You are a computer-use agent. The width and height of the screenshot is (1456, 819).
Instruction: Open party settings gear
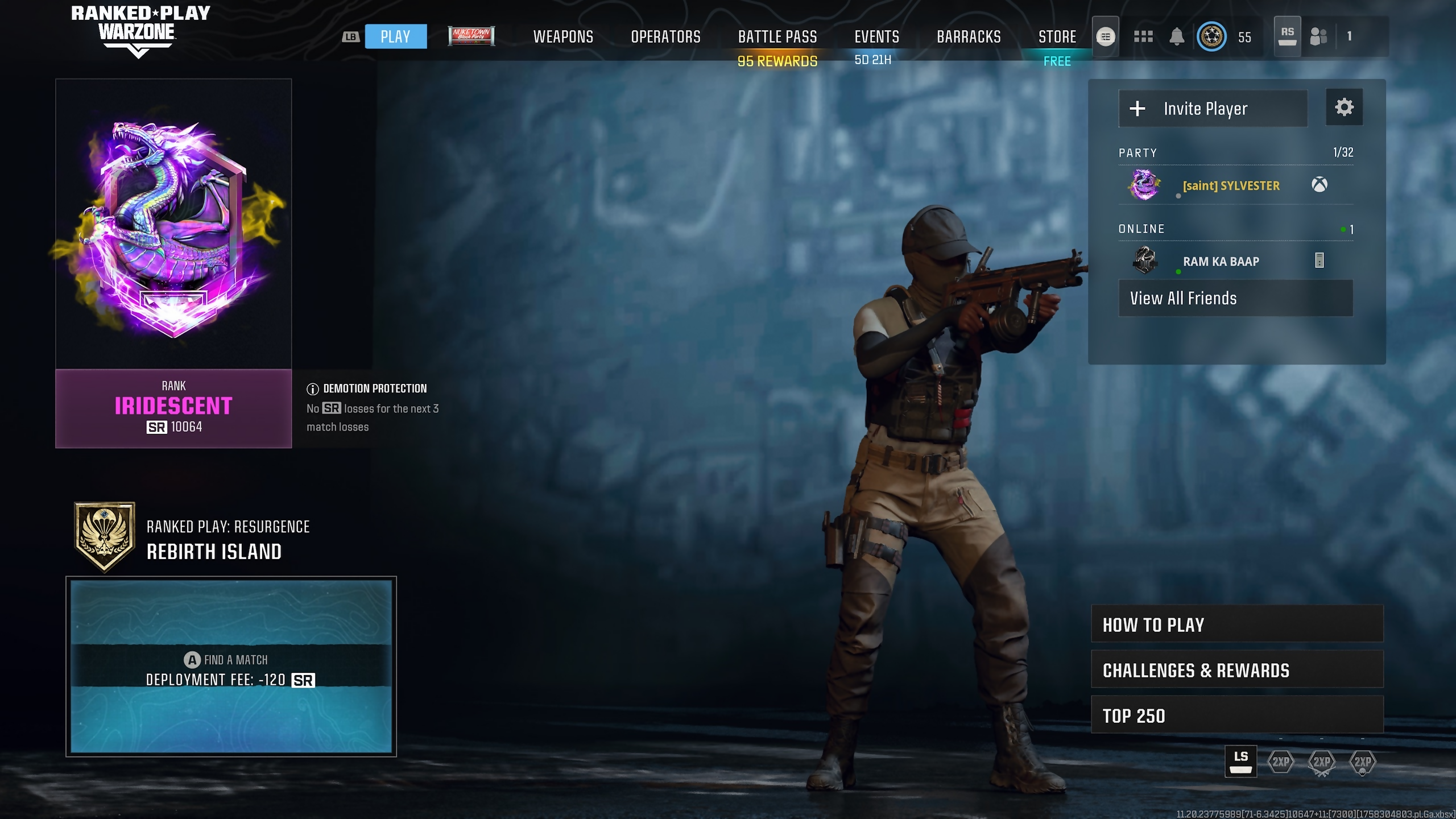[x=1344, y=107]
